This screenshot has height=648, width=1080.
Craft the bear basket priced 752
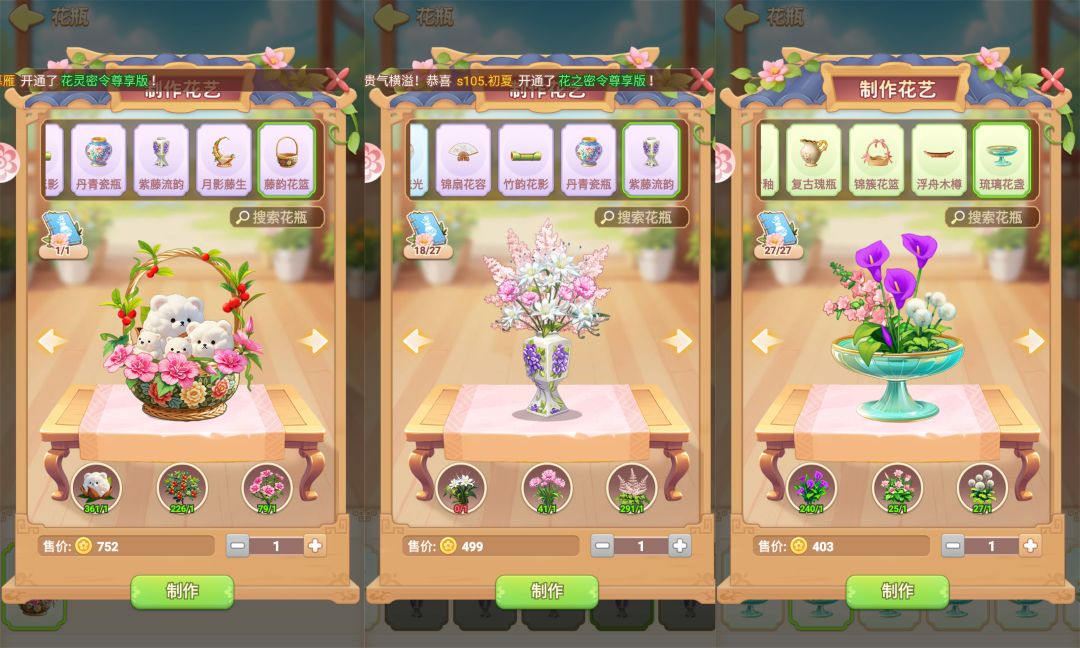tap(182, 591)
